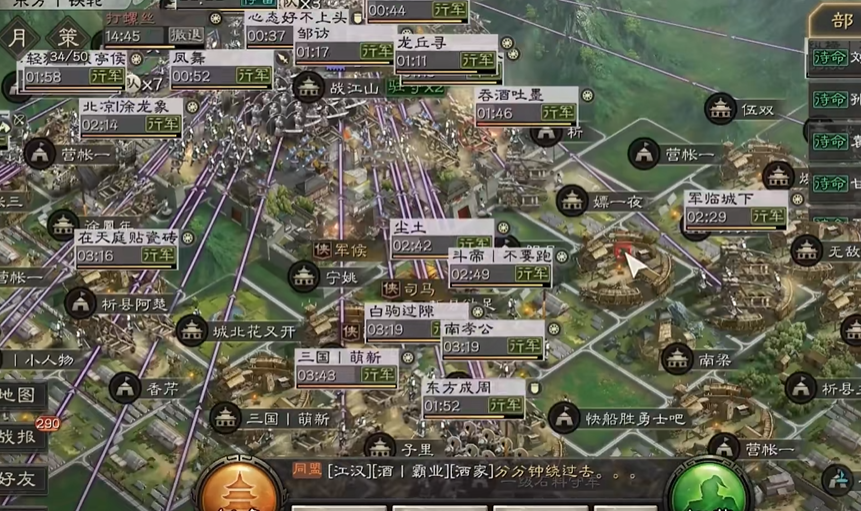Select the 凤舞 marching army card
This screenshot has width=861, height=511.
click(x=220, y=67)
